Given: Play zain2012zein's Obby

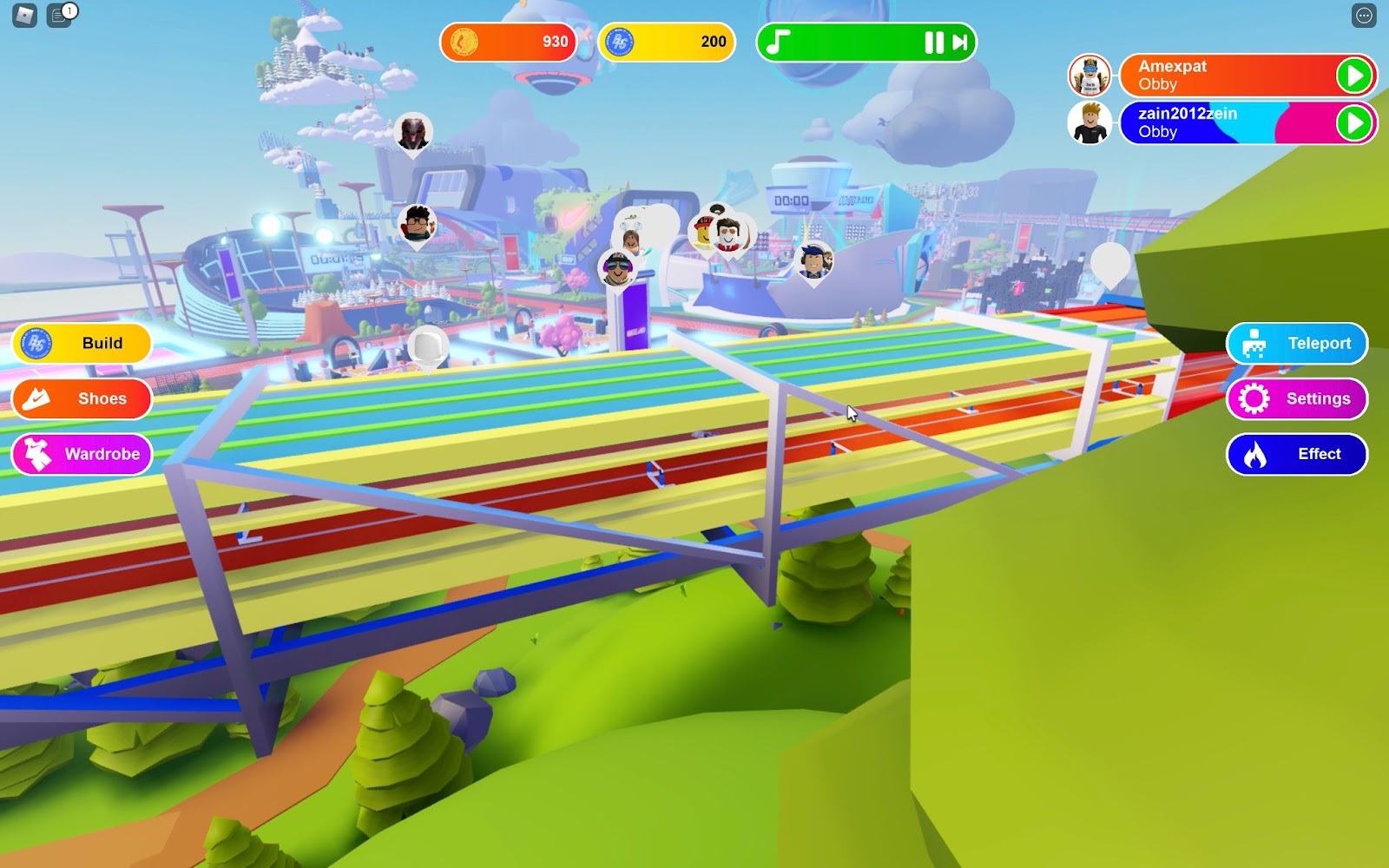Looking at the screenshot, I should coord(1354,123).
